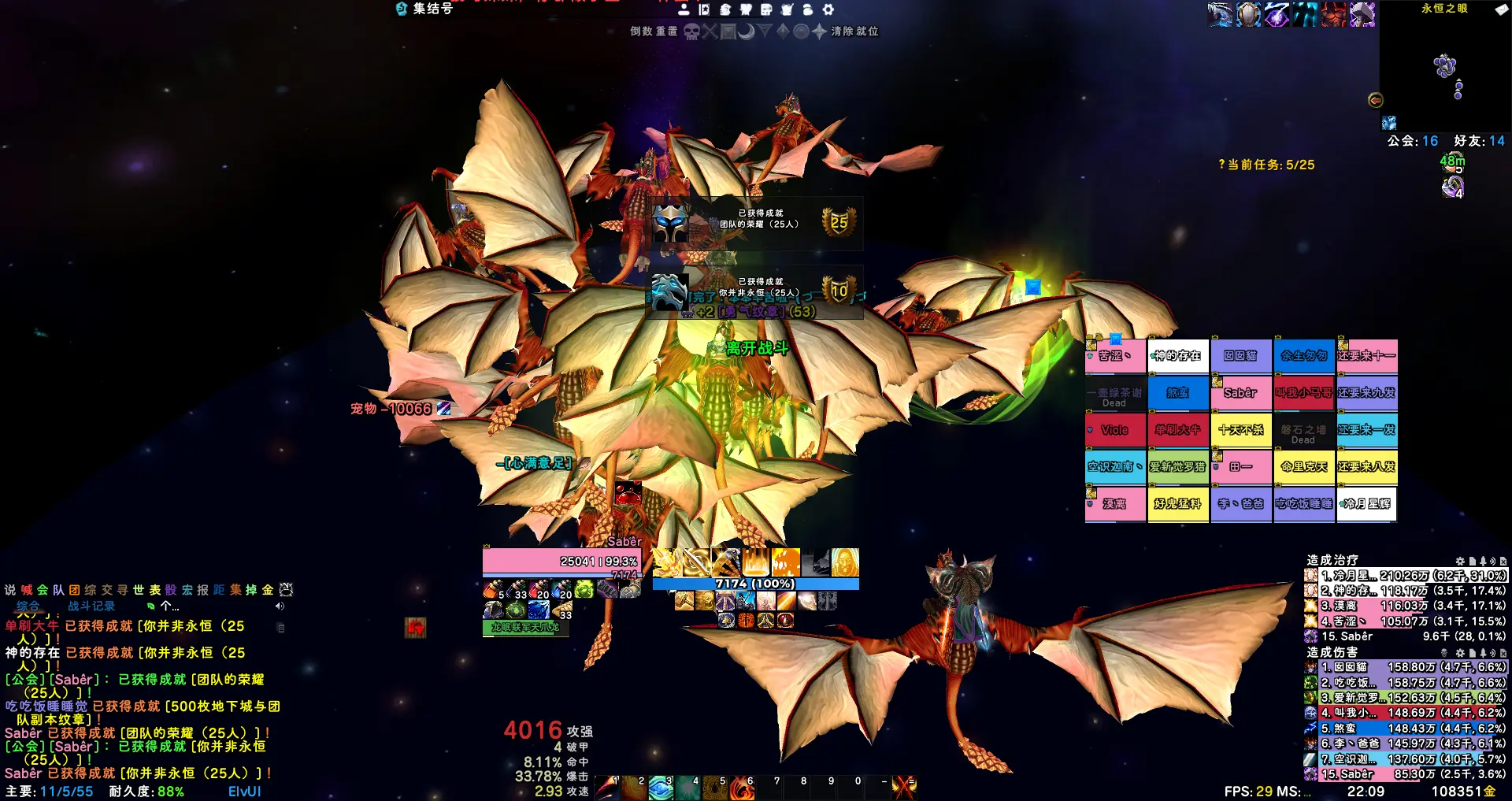This screenshot has width=1512, height=801.
Task: Target raid member Viole in raid frames
Action: [x=1114, y=430]
